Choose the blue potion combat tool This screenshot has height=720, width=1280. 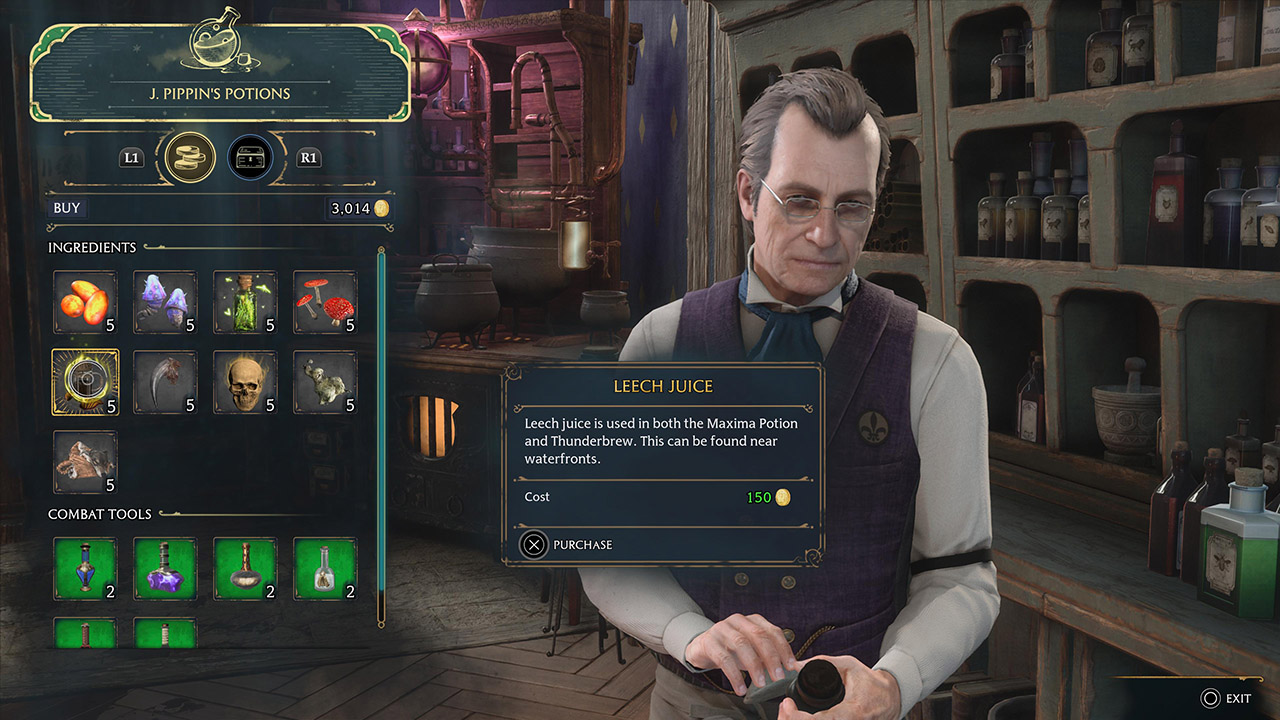[85, 569]
